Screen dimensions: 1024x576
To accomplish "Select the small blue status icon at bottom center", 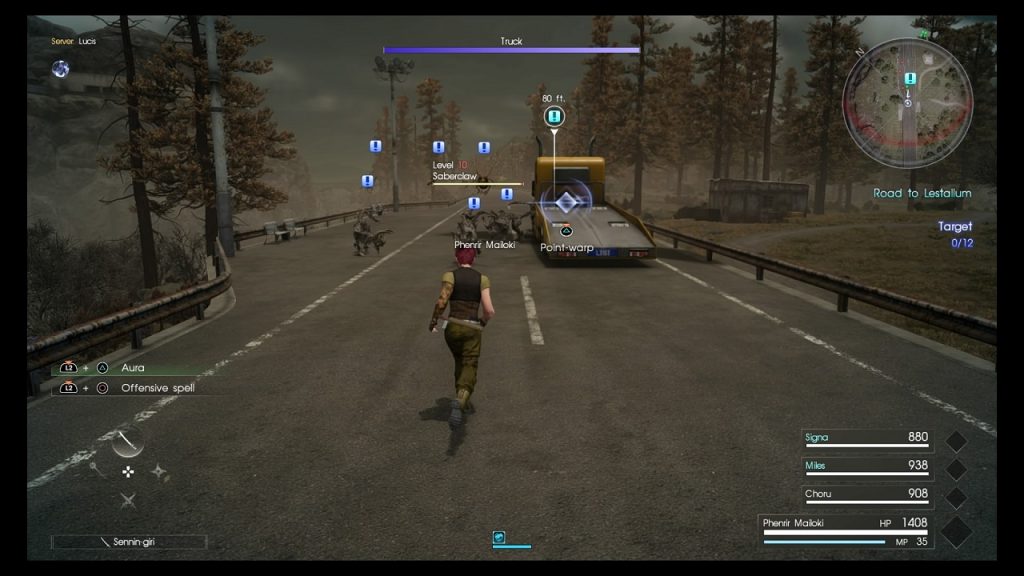I will click(x=498, y=537).
